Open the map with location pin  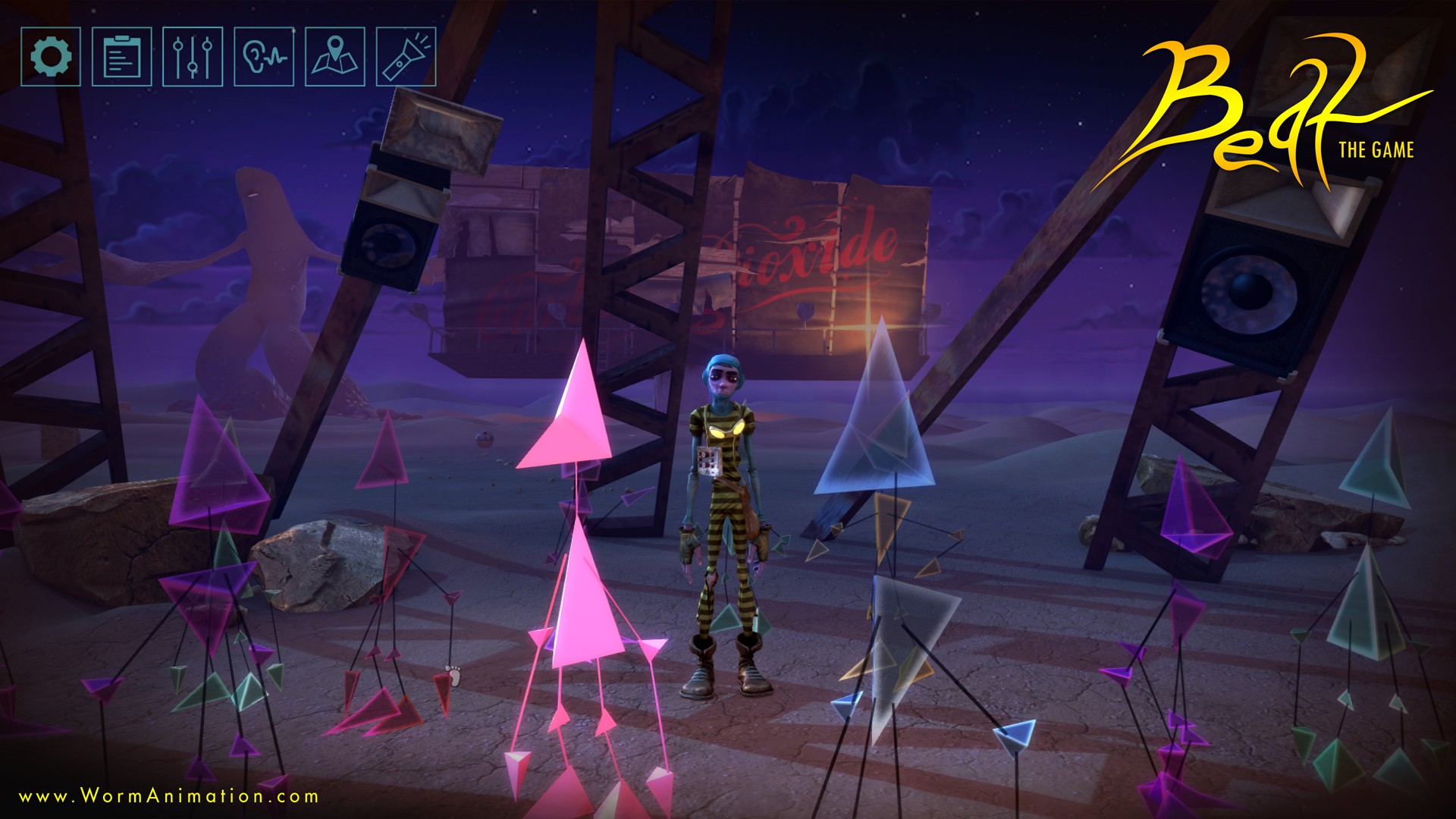pyautogui.click(x=334, y=56)
